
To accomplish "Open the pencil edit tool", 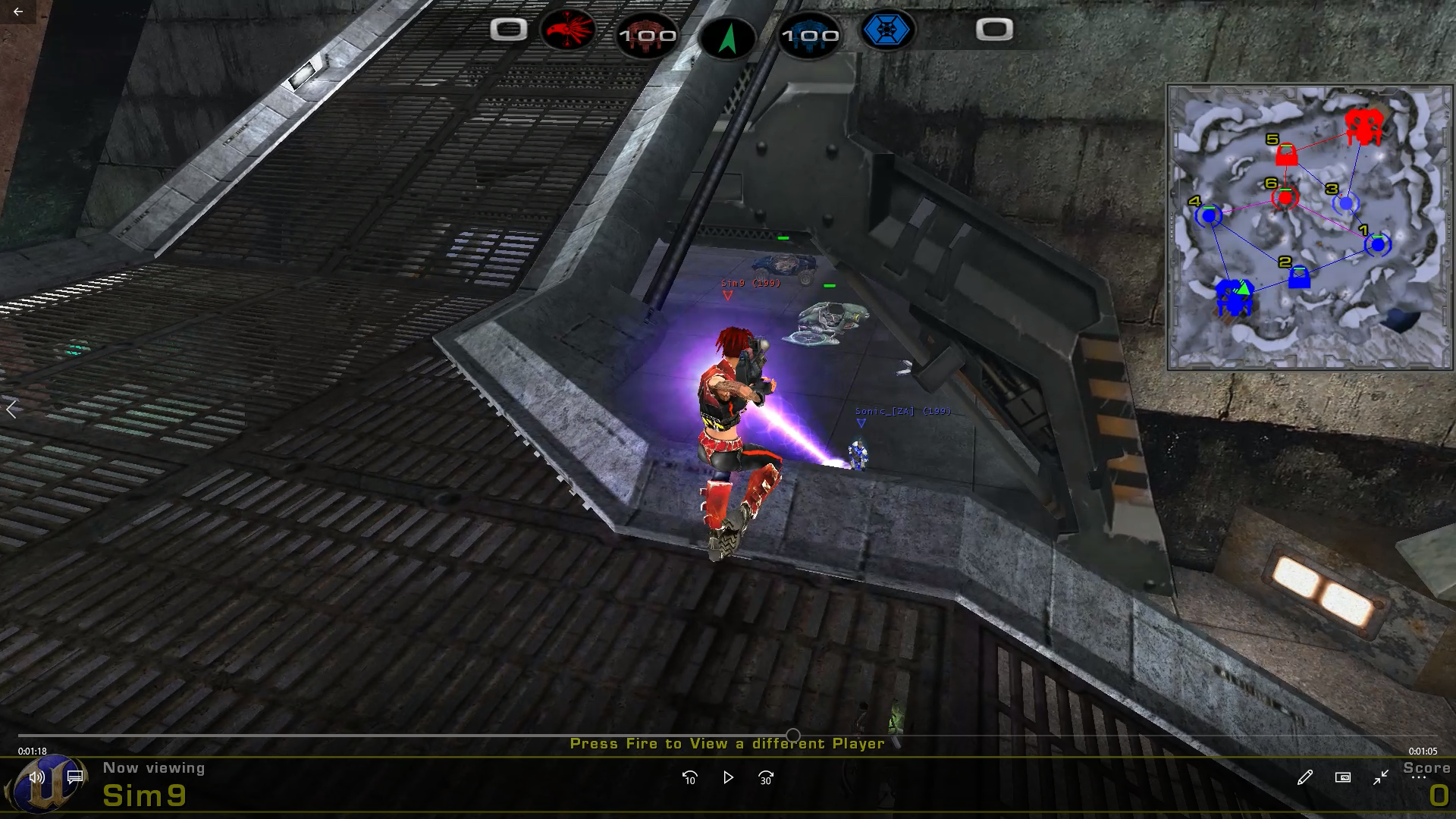I will [1304, 777].
